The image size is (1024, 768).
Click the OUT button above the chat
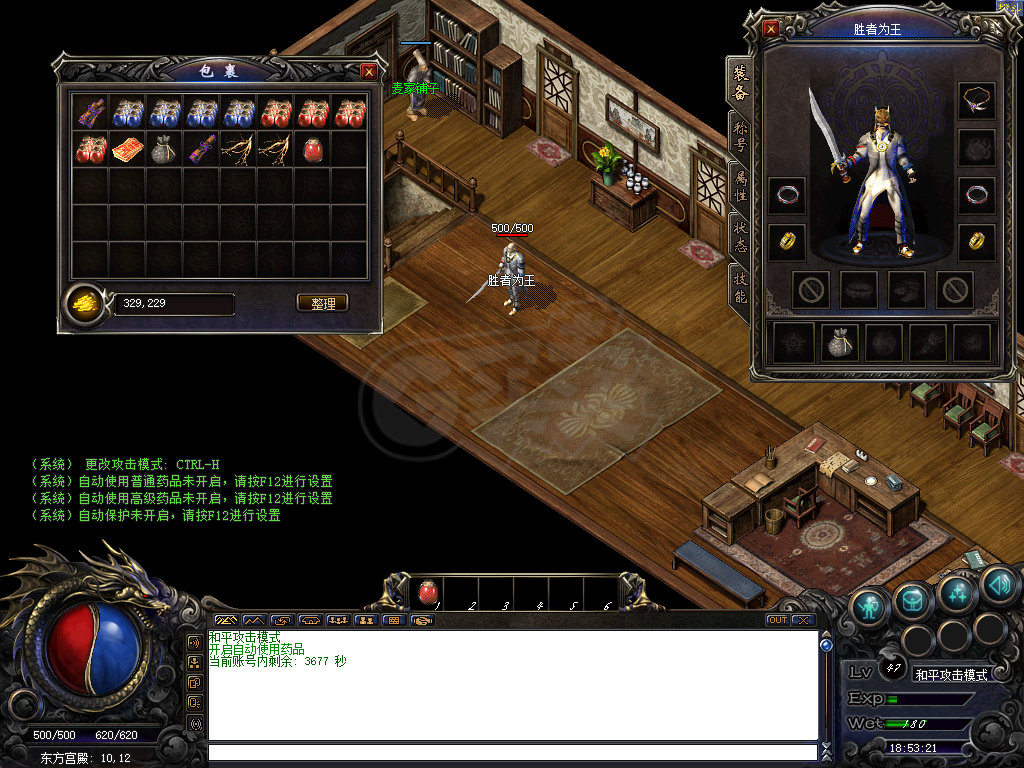(x=777, y=620)
